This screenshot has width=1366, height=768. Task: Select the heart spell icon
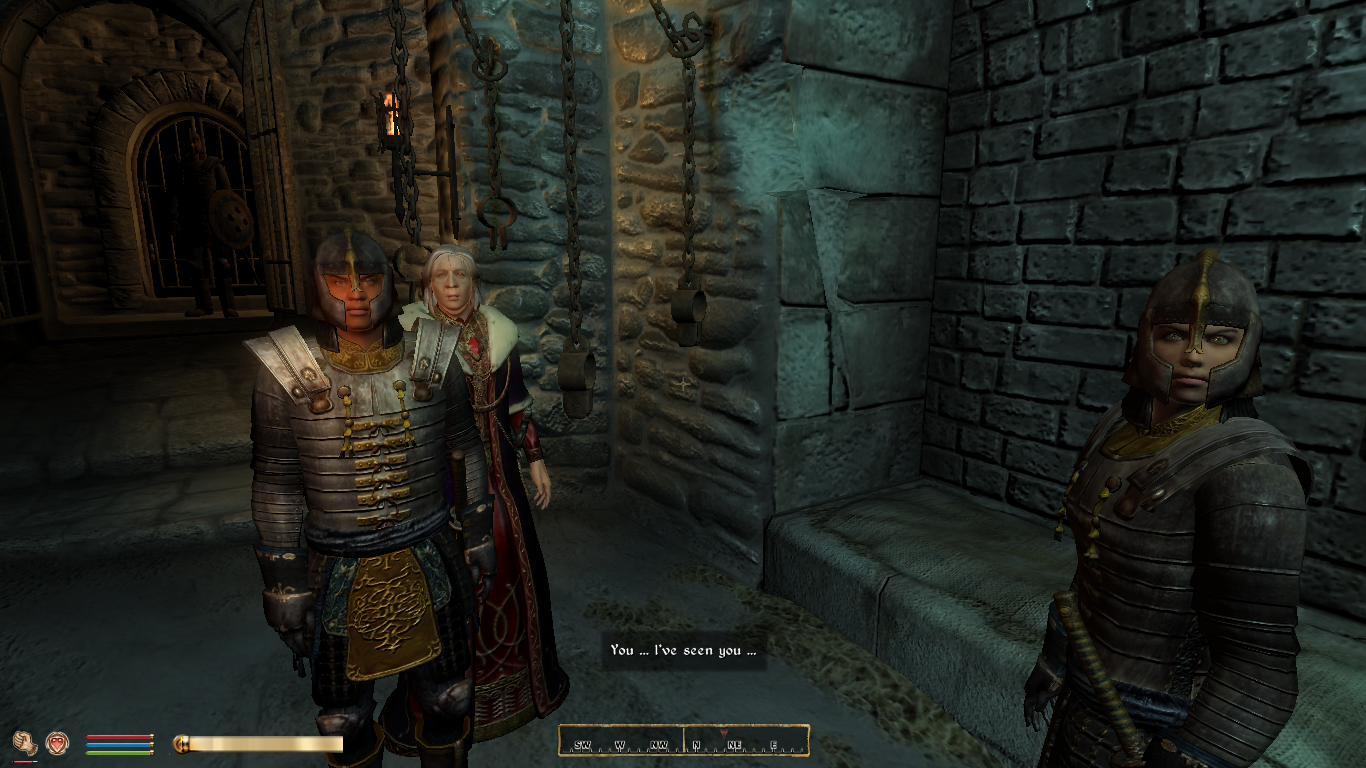[57, 743]
